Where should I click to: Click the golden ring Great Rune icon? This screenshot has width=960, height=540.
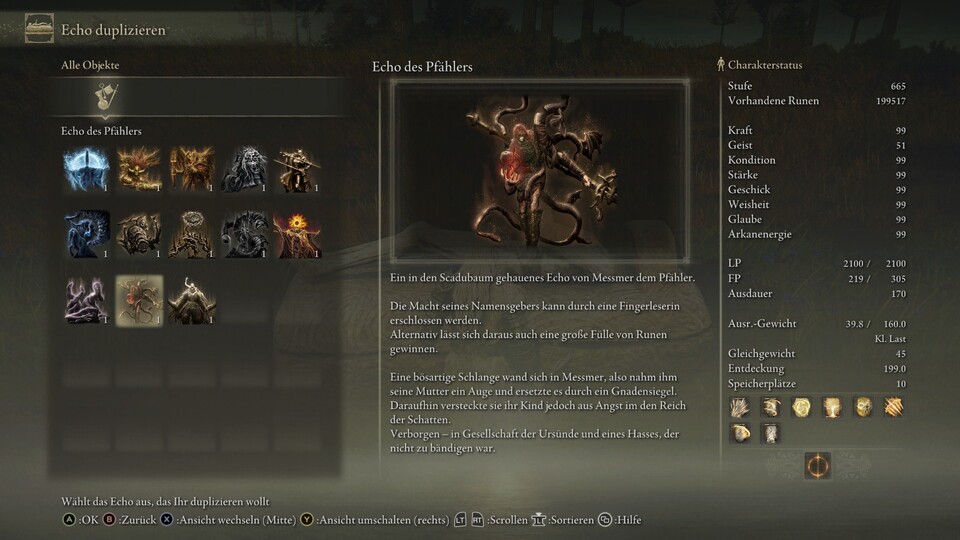coord(817,466)
